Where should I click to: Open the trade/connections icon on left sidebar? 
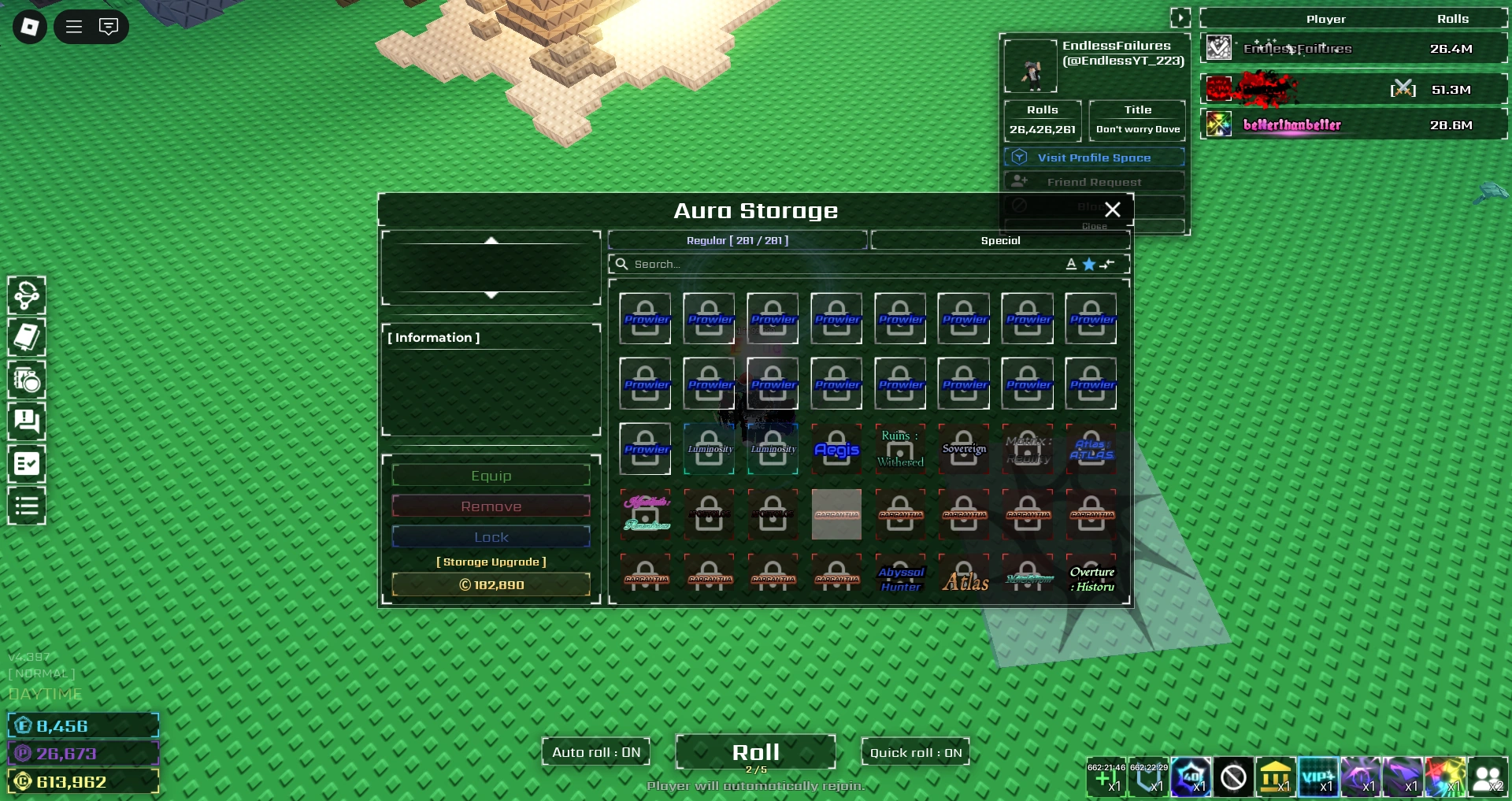(27, 295)
